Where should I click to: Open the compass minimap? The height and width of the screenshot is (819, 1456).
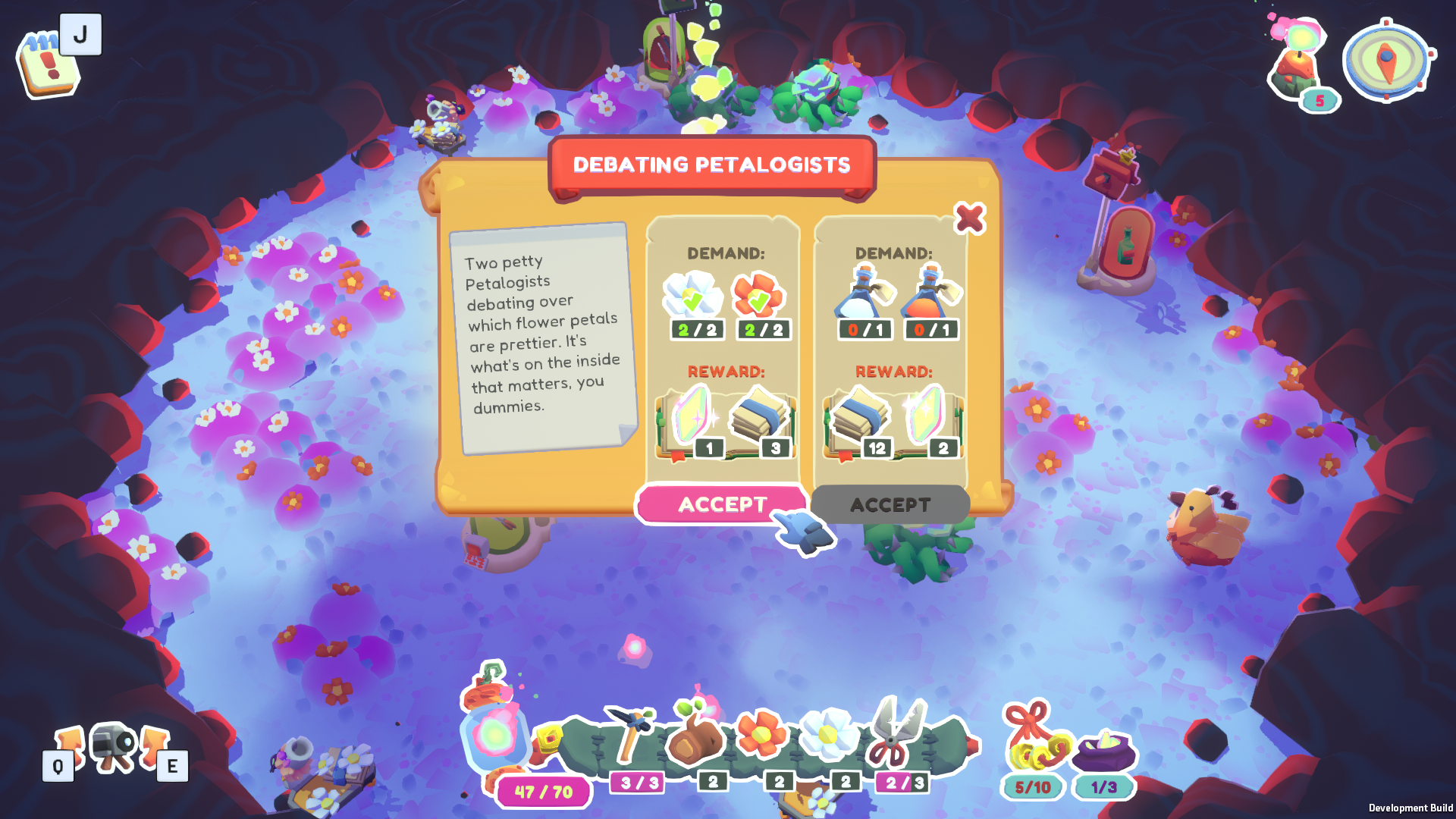pos(1388,59)
